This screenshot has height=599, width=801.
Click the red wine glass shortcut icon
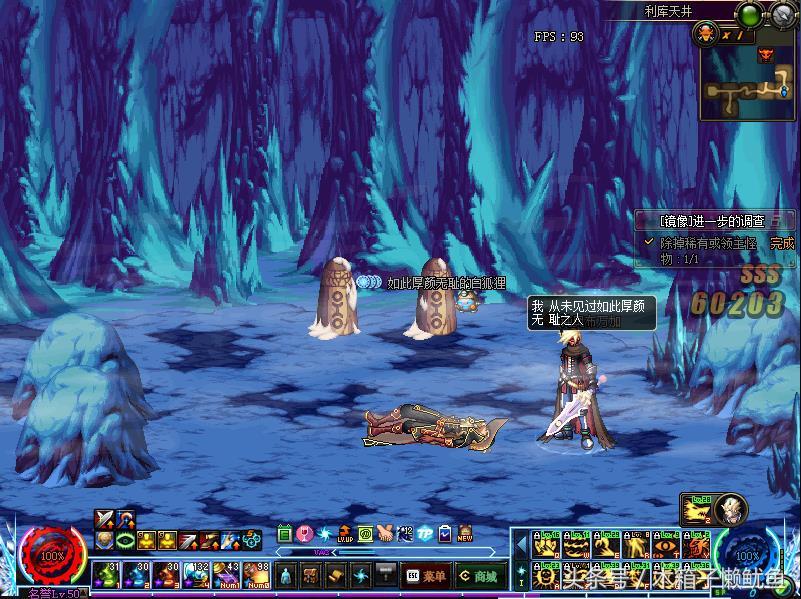[305, 534]
